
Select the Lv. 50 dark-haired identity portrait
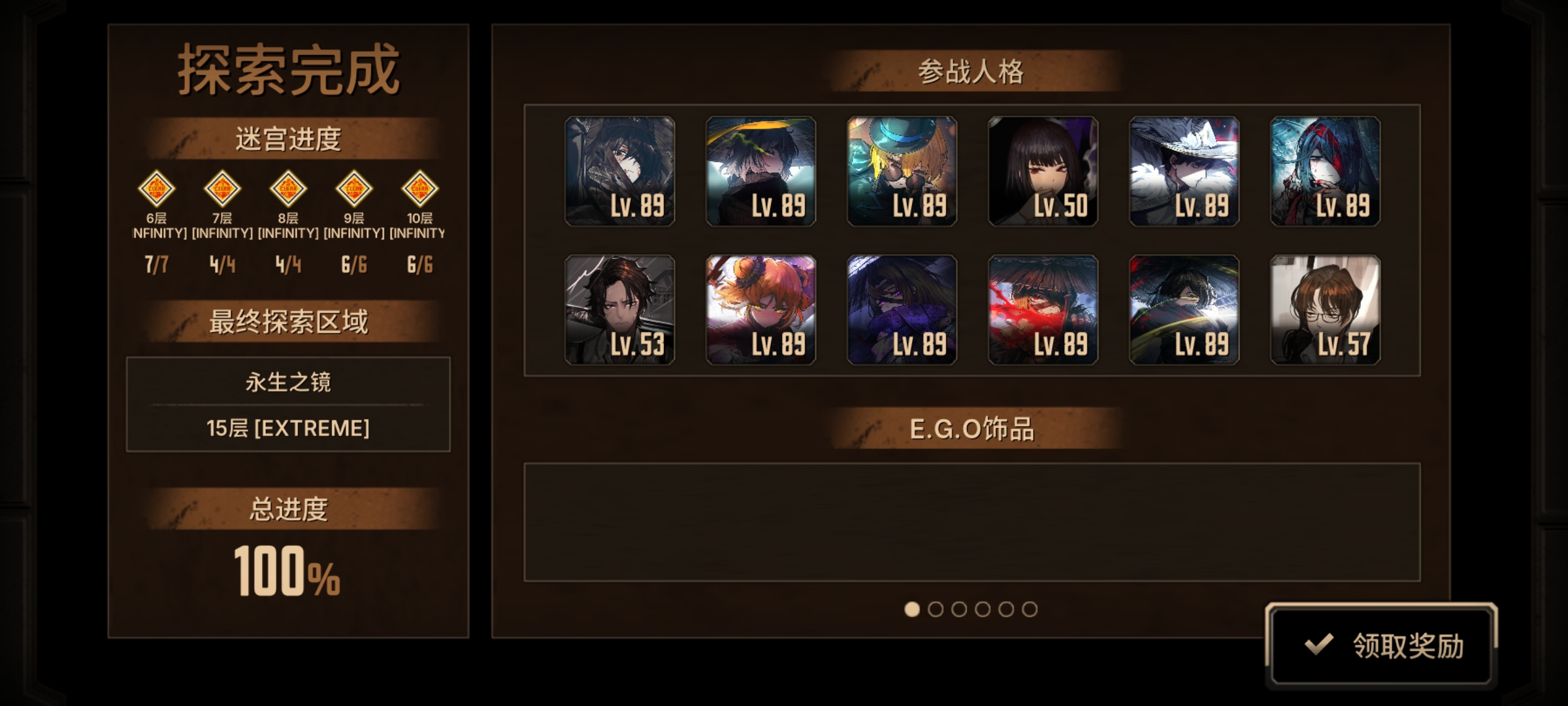coord(1043,171)
